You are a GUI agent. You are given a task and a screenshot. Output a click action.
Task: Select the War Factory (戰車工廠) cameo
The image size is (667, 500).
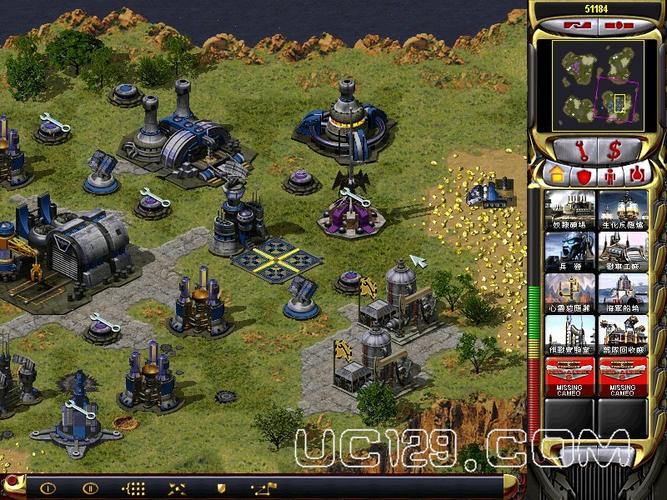(622, 252)
